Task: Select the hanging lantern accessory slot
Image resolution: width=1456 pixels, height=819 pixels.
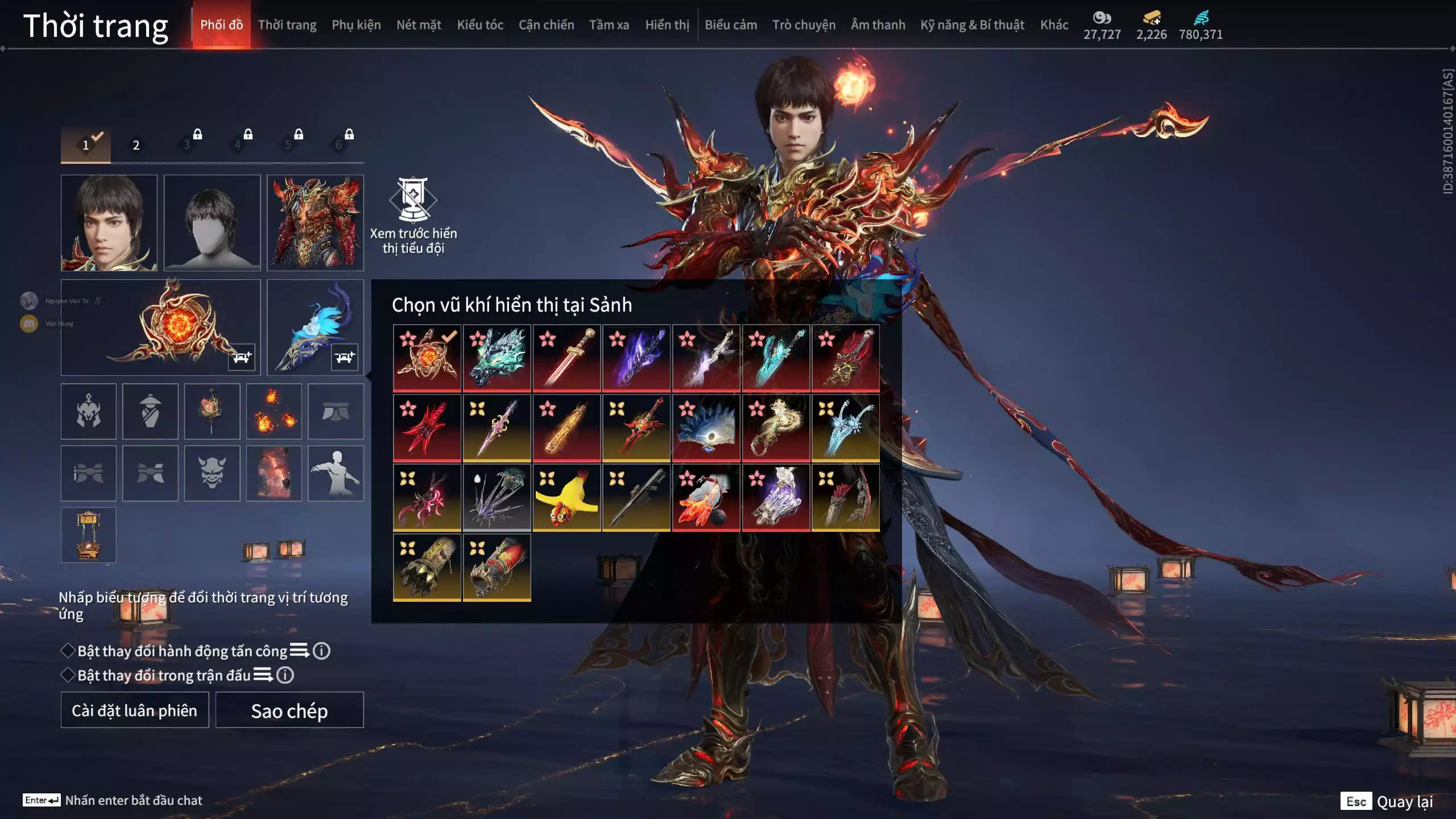Action: pyautogui.click(x=89, y=535)
